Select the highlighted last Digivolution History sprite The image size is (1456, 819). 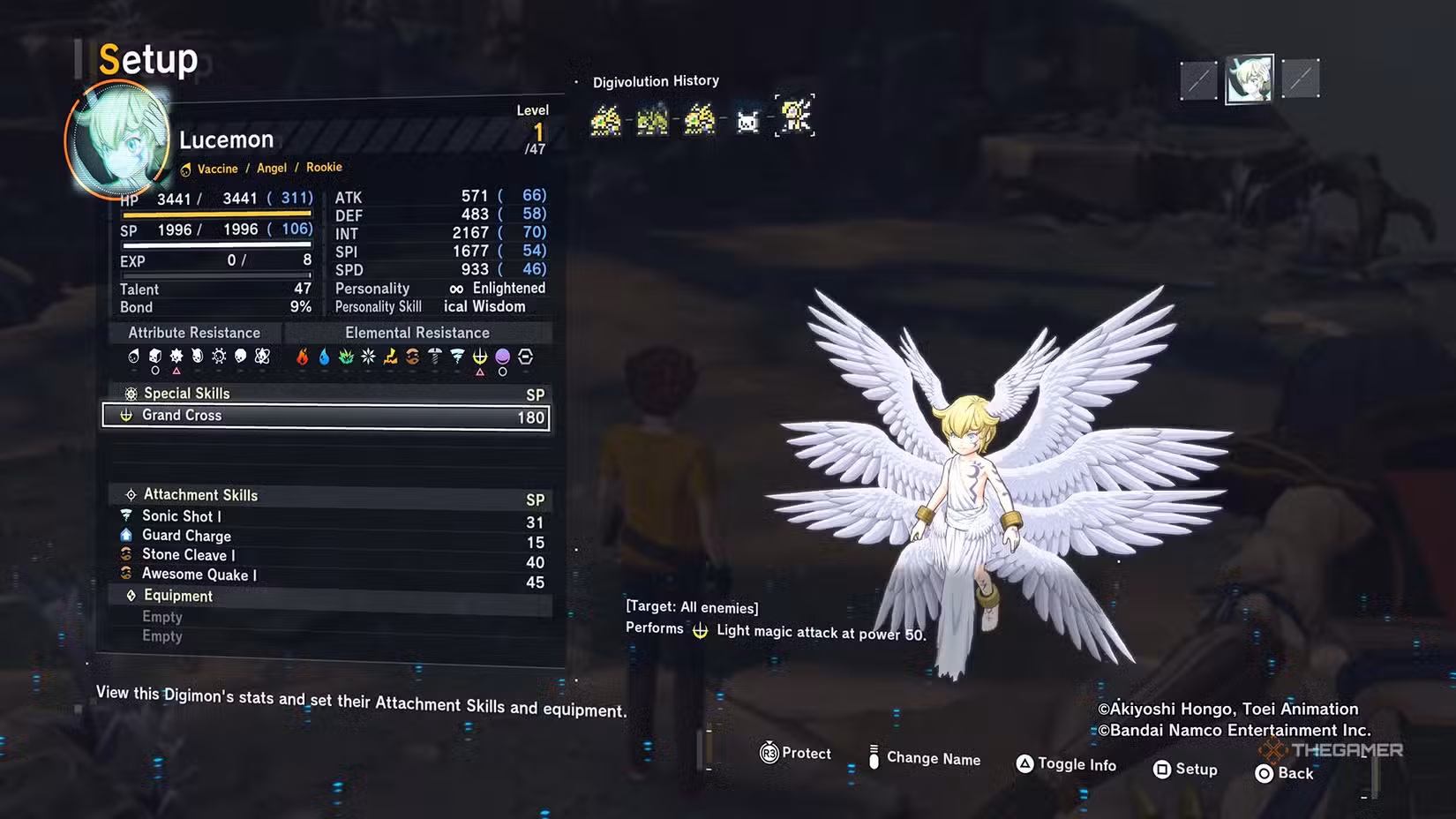(795, 116)
